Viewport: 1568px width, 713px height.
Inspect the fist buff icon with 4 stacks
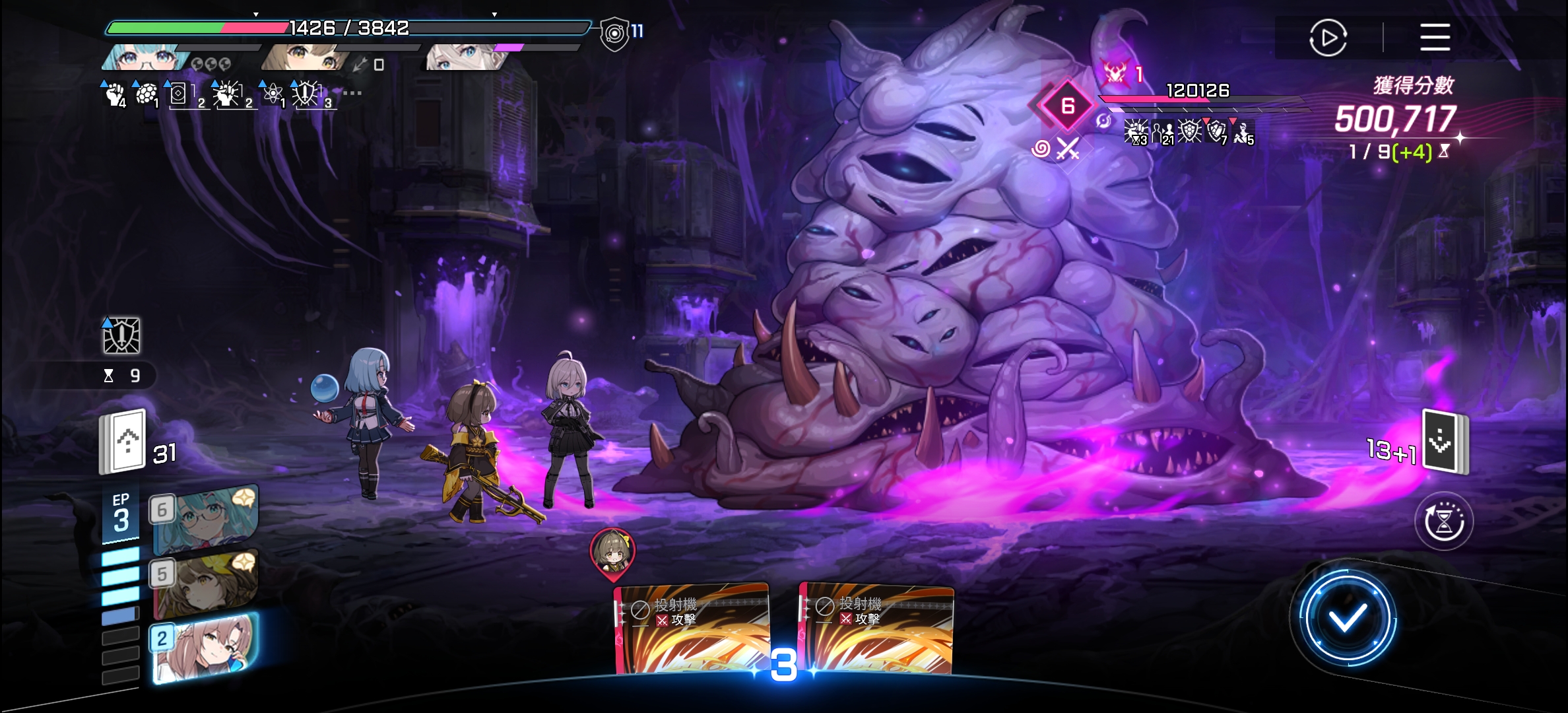(115, 94)
